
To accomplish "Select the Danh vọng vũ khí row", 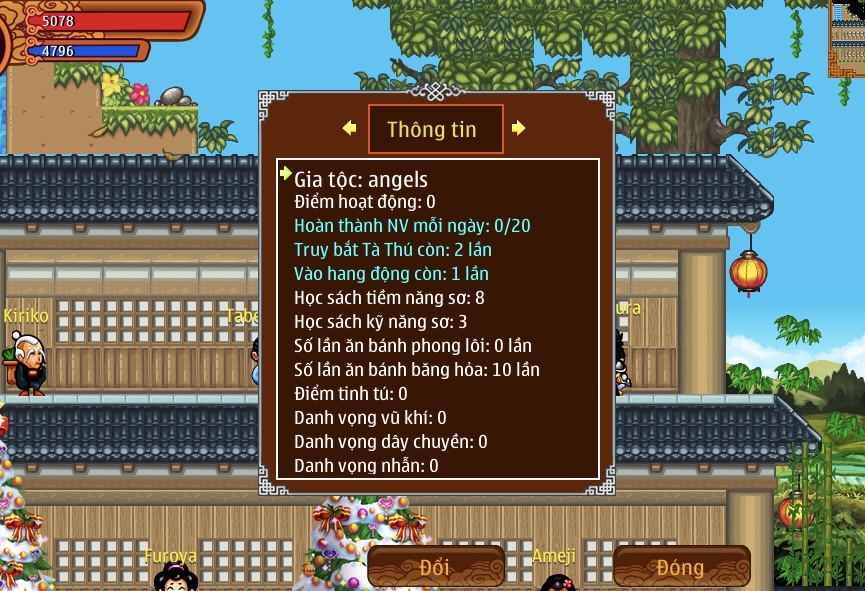I will 370,418.
